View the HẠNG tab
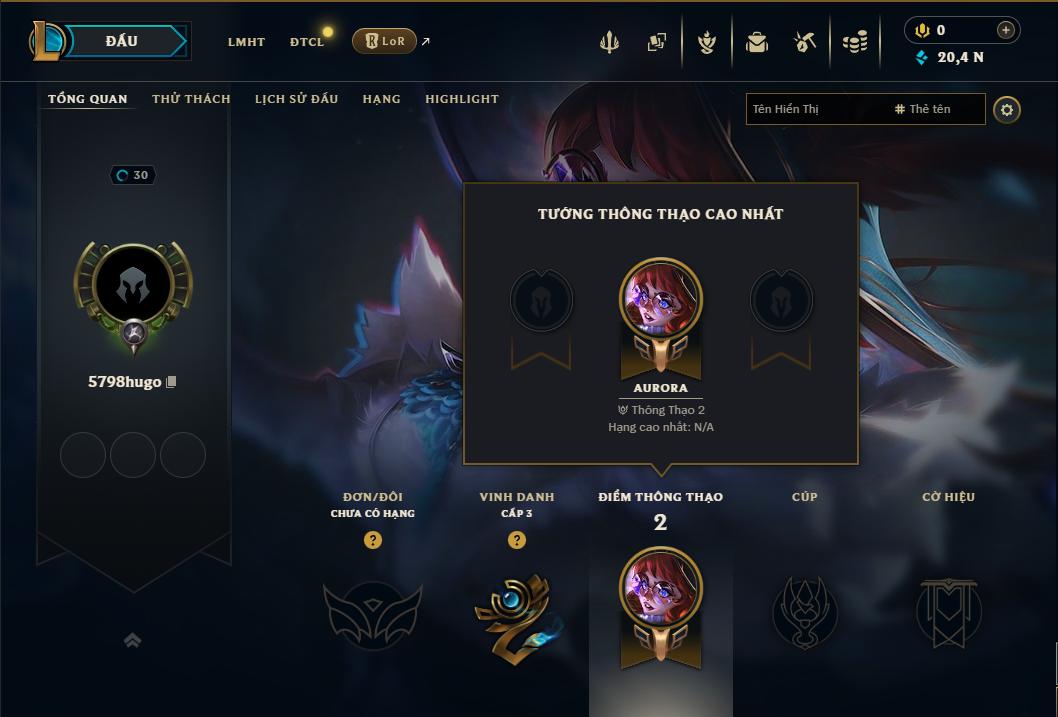 (381, 99)
